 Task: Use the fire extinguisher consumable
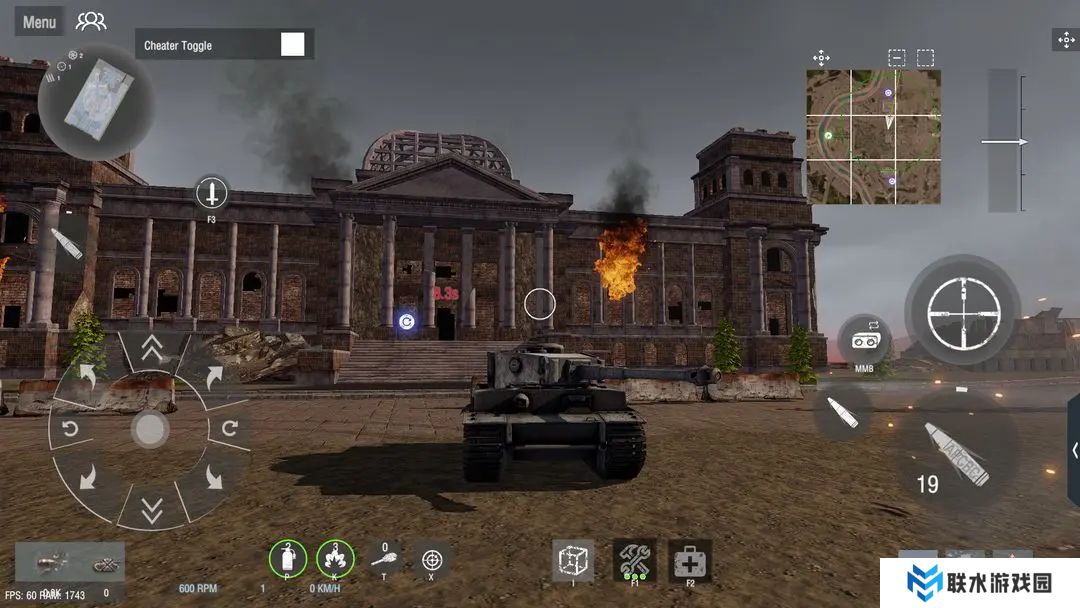[287, 558]
